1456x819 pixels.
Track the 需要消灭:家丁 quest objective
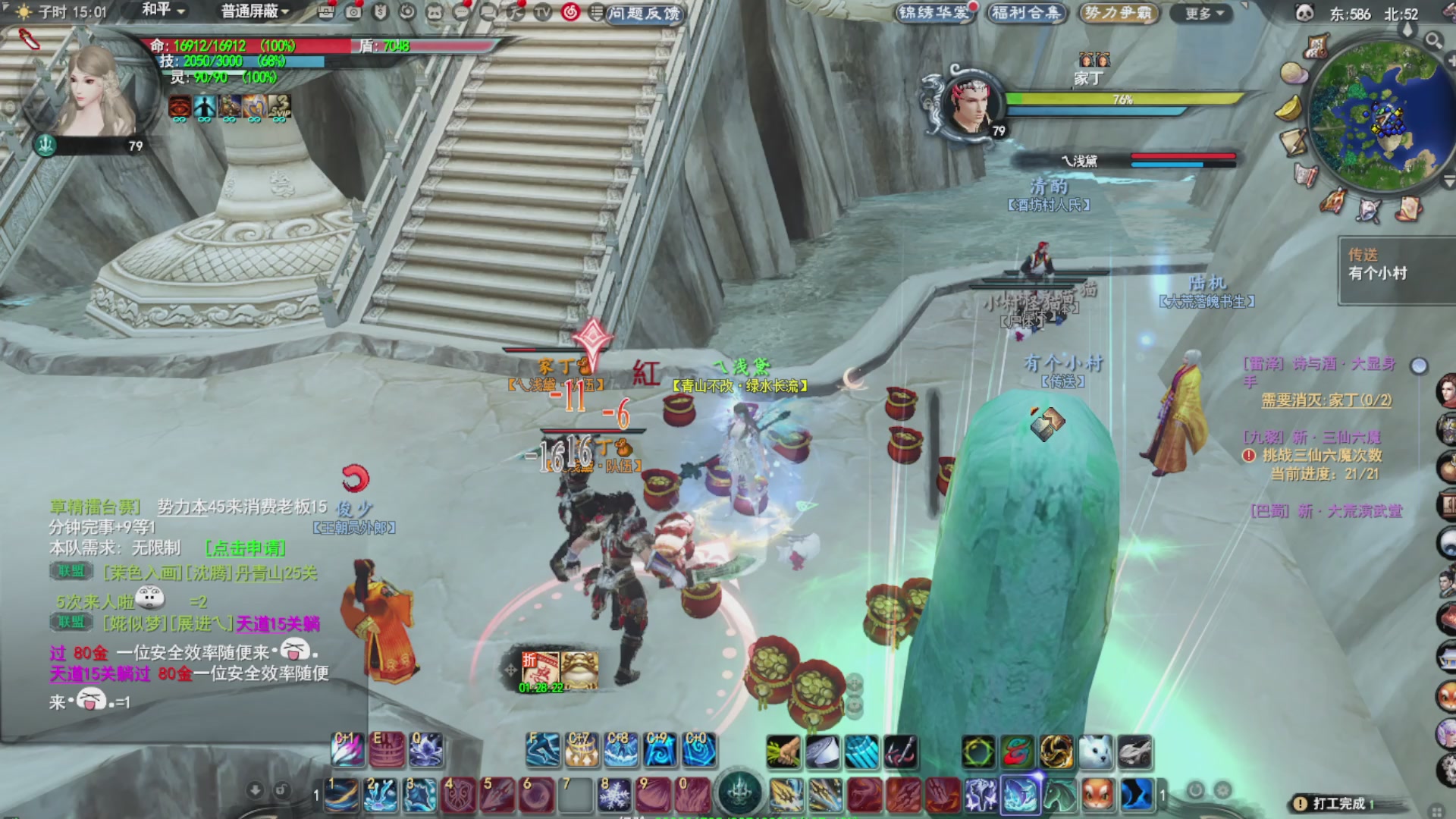(1326, 400)
